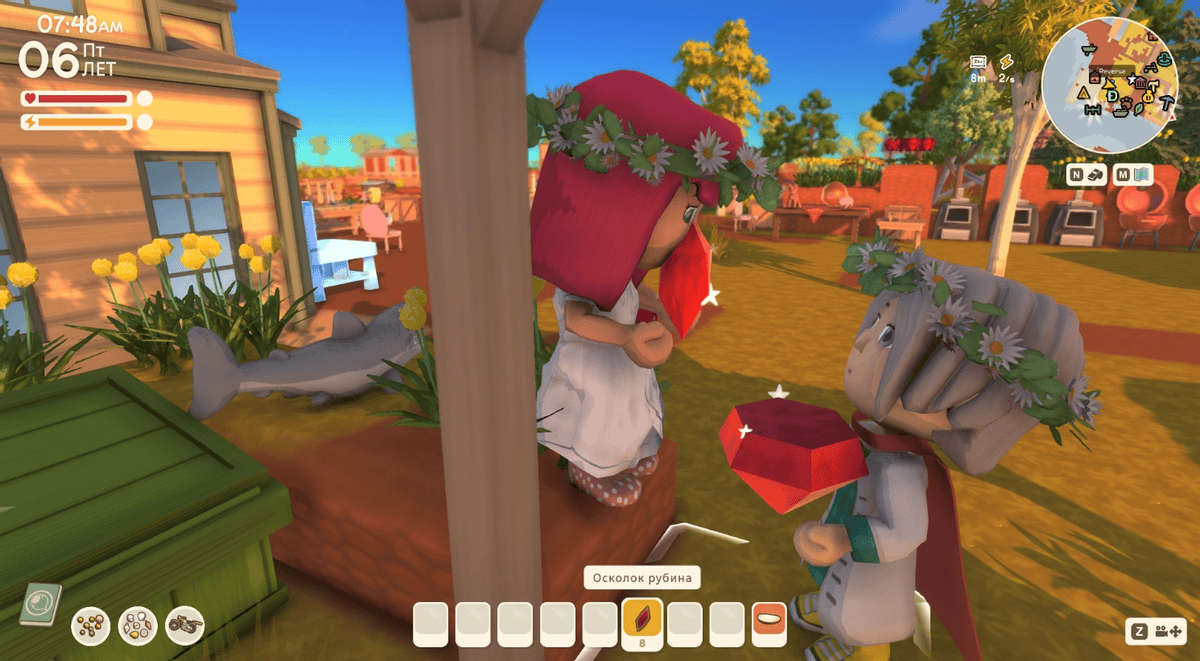
Task: Select the ruby shard hotbar slot
Action: [642, 623]
